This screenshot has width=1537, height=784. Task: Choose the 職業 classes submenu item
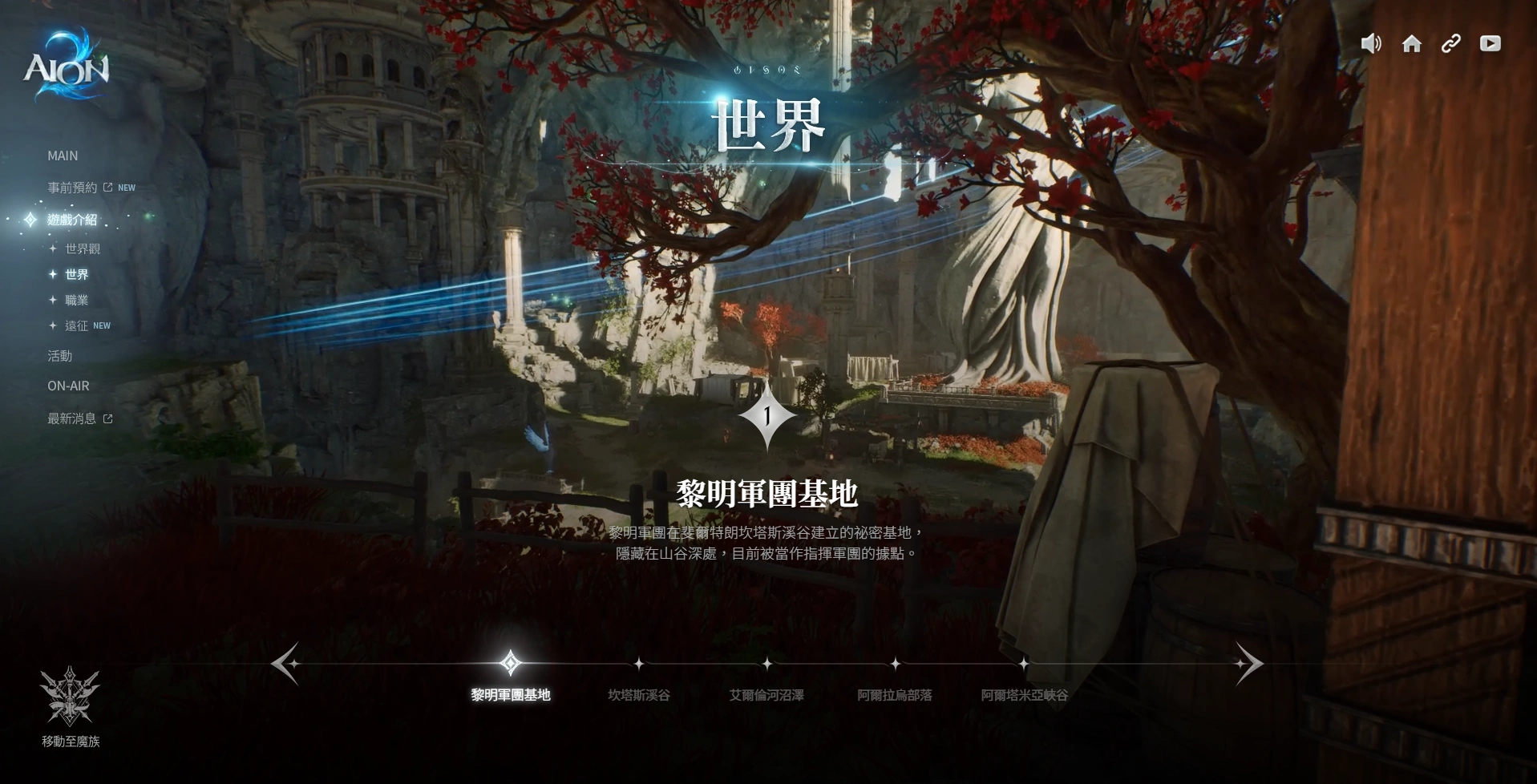[77, 301]
